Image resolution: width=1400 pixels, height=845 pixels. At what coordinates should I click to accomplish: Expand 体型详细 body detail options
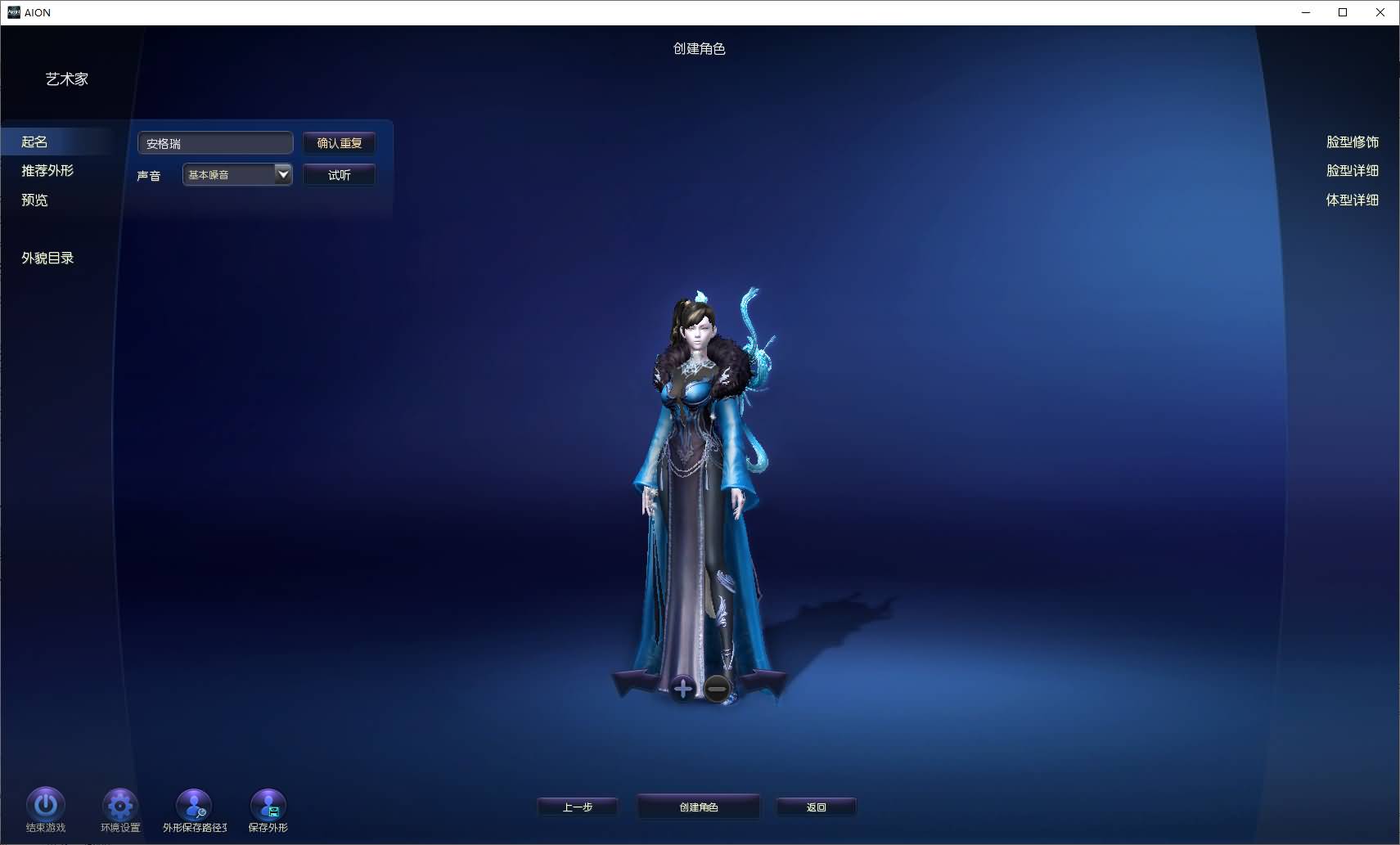(x=1352, y=199)
